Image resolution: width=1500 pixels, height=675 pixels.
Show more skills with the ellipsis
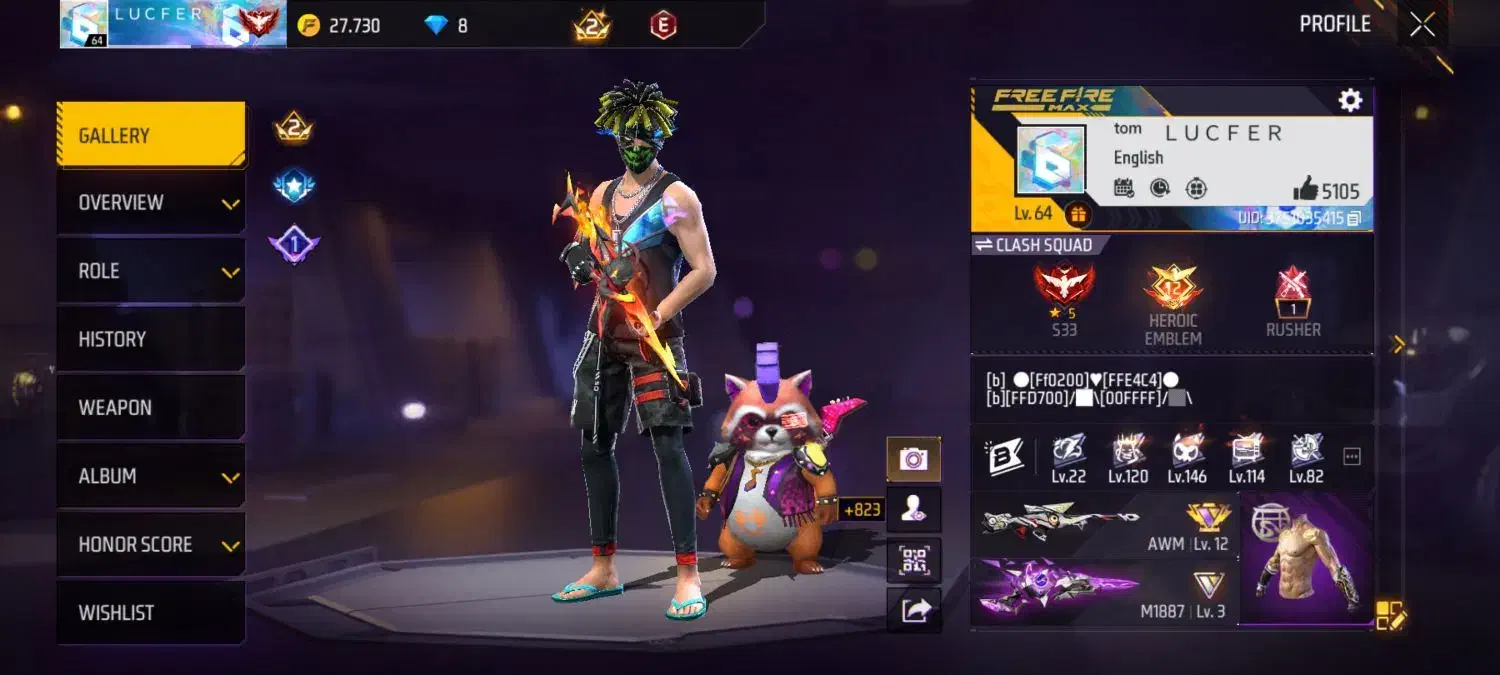point(1352,457)
